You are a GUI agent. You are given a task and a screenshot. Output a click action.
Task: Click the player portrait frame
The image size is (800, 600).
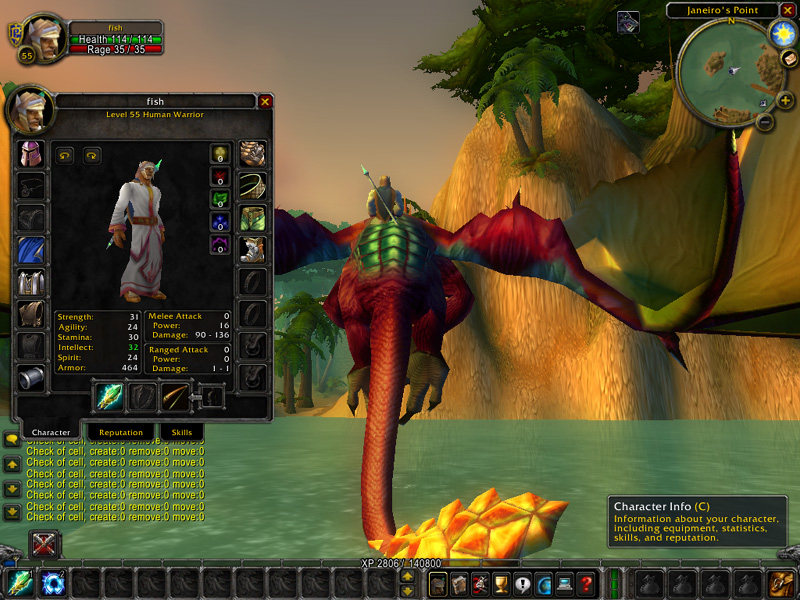pos(40,36)
